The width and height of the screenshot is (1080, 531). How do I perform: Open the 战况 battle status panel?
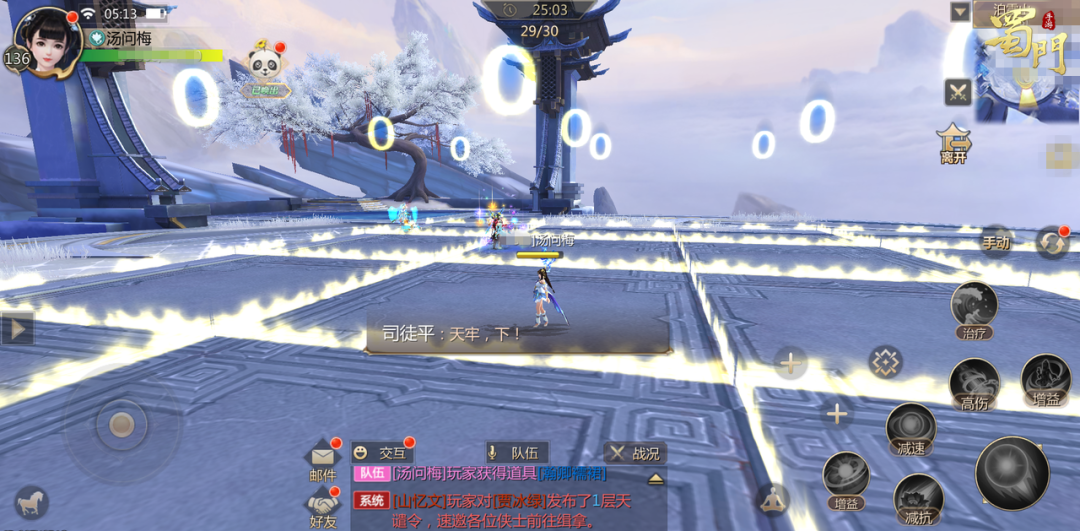pos(635,453)
